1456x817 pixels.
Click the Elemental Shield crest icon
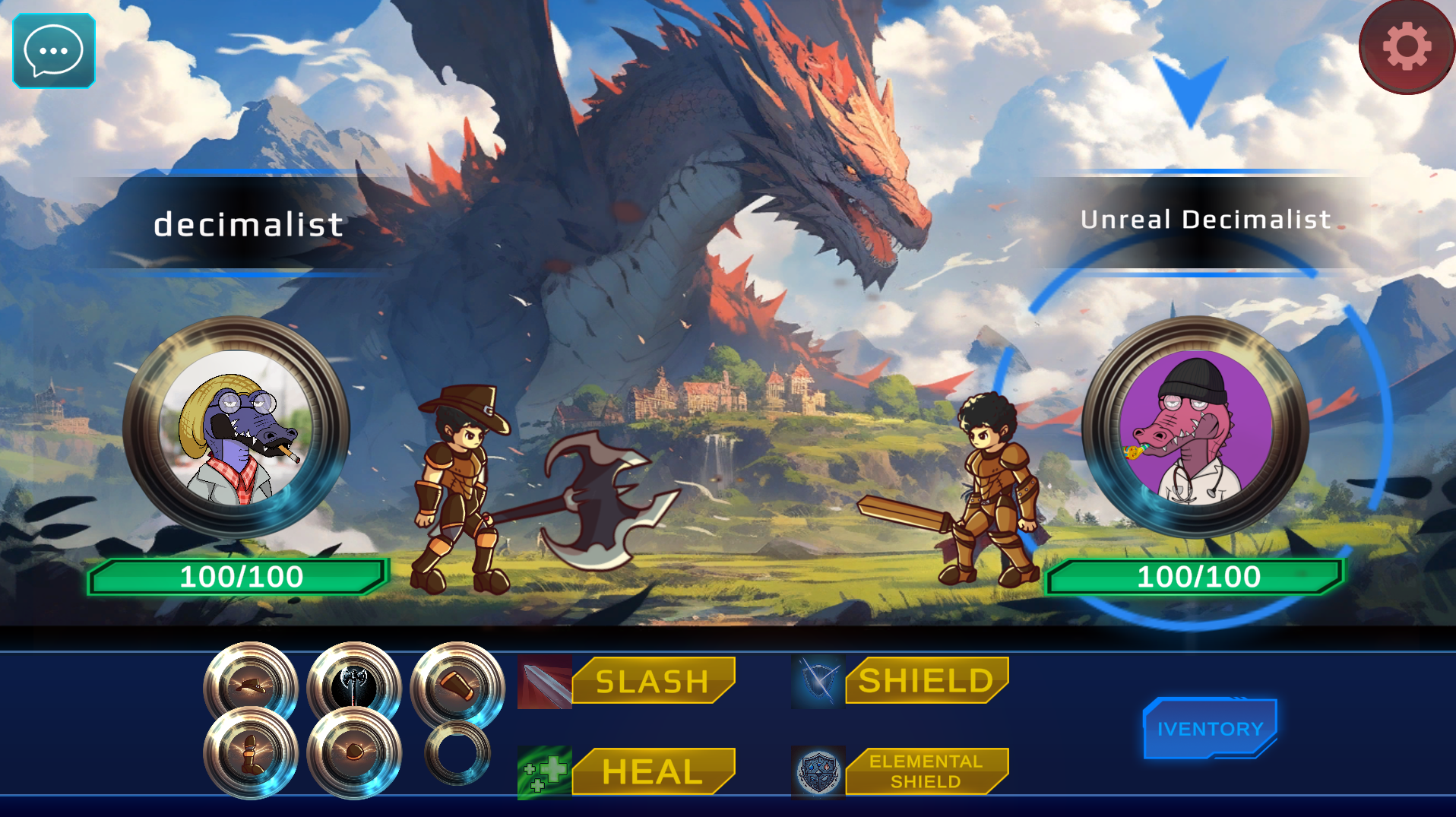click(x=818, y=771)
